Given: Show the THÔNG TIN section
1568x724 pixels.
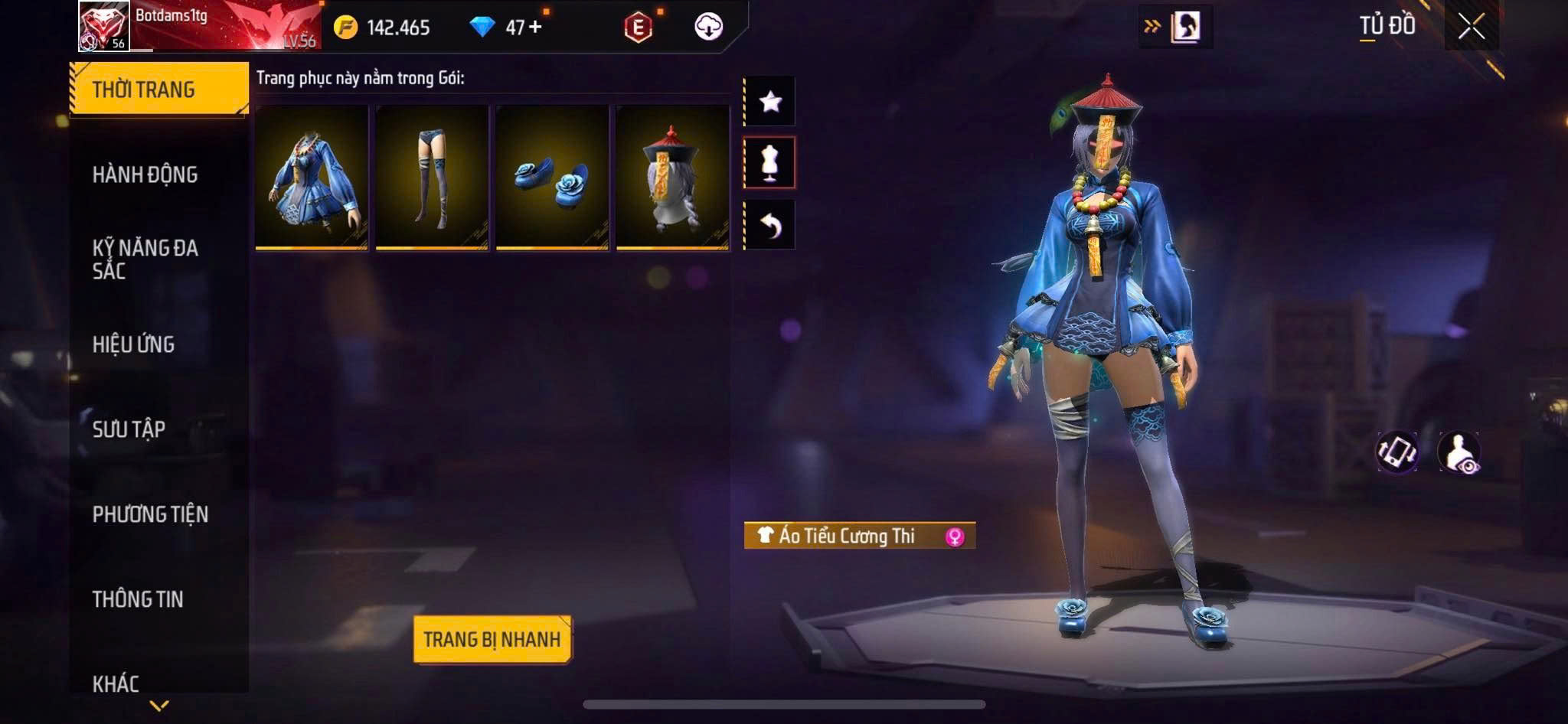Looking at the screenshot, I should pos(138,599).
